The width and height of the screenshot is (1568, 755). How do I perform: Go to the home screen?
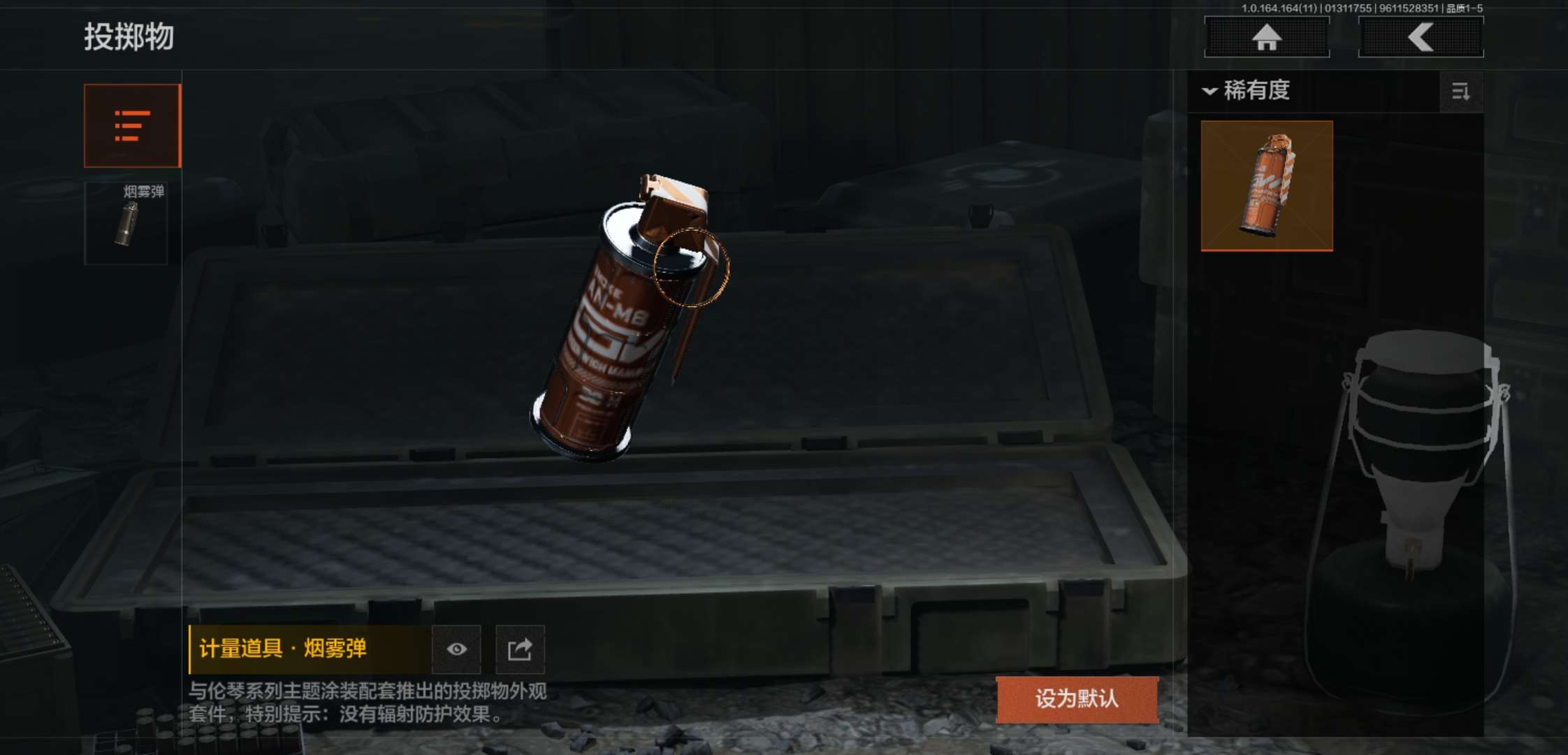click(1266, 37)
